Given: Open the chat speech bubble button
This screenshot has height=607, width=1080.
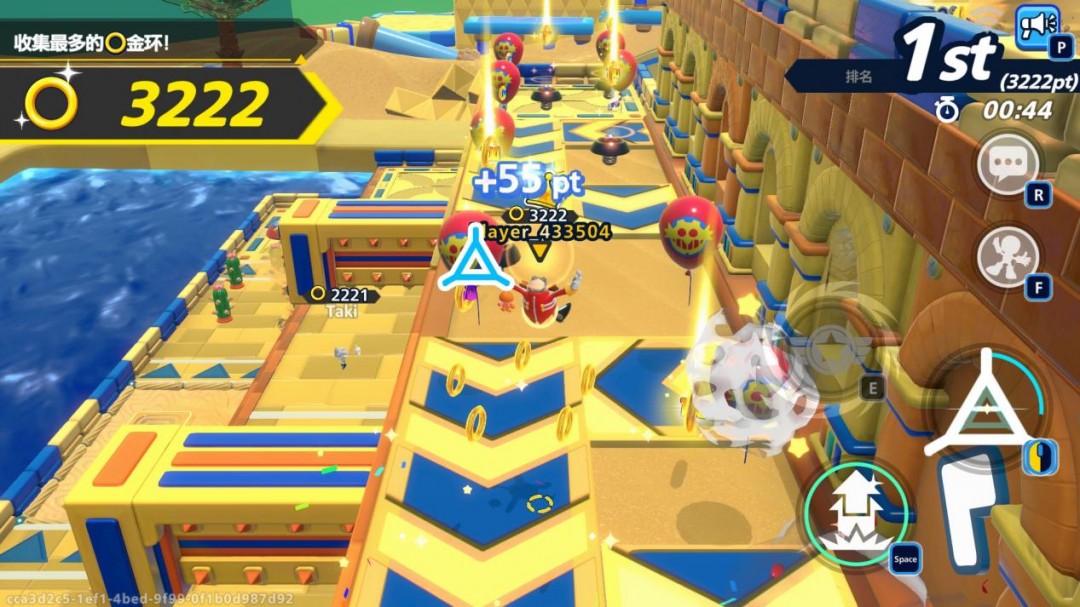Looking at the screenshot, I should (x=1006, y=164).
